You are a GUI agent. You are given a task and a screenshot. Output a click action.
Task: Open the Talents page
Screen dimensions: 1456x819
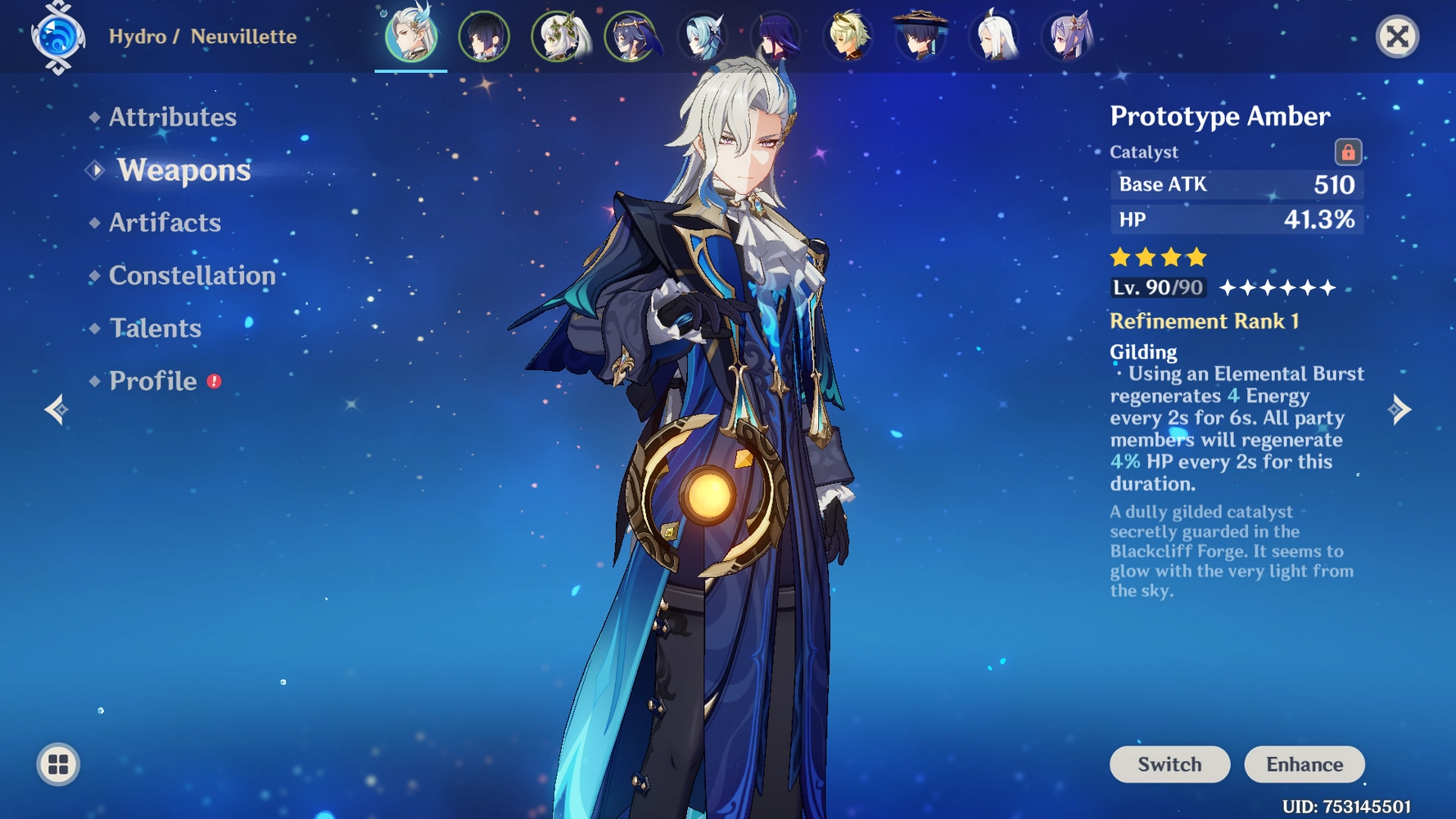coord(155,328)
